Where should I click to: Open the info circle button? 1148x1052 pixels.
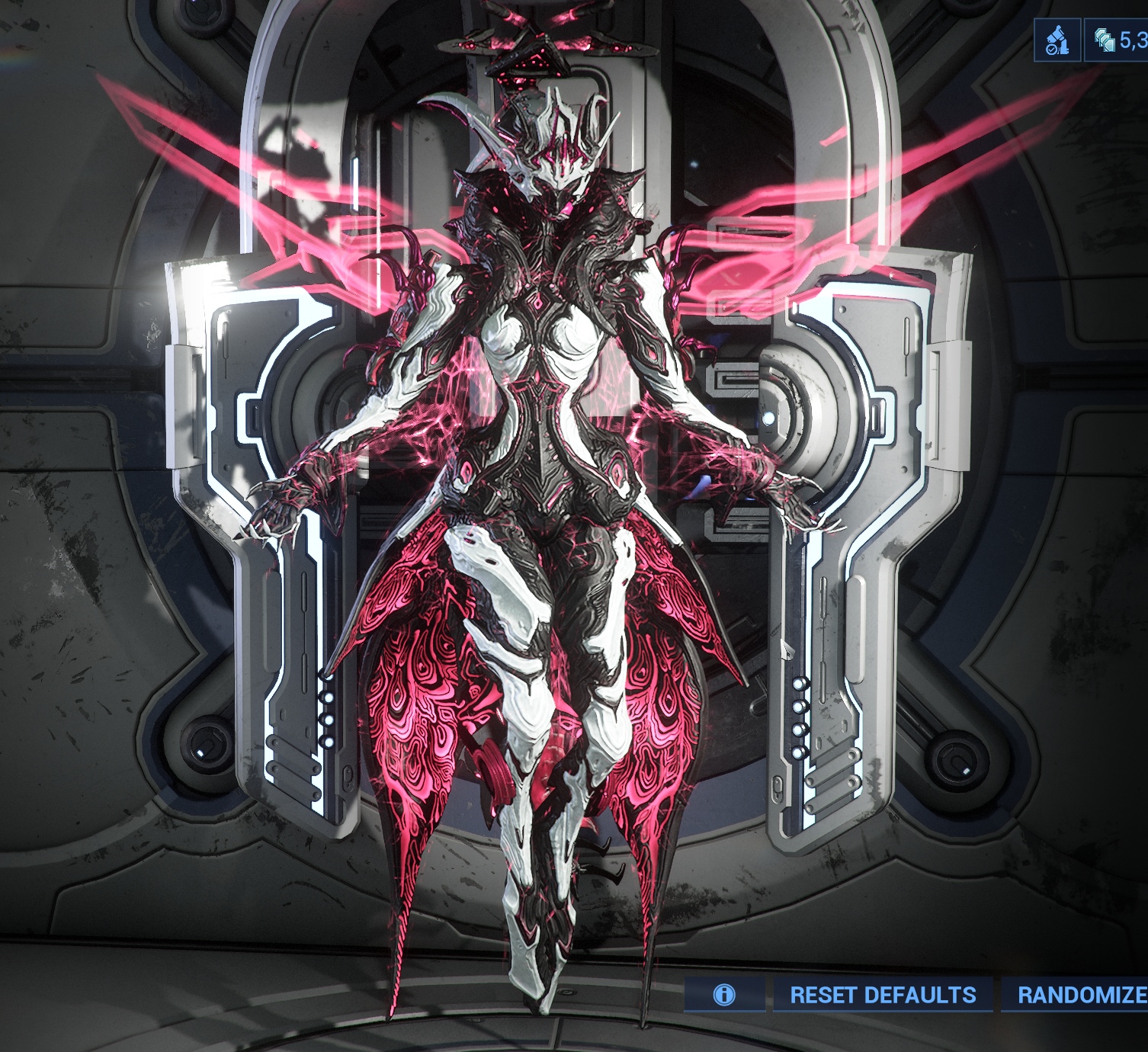point(723,995)
